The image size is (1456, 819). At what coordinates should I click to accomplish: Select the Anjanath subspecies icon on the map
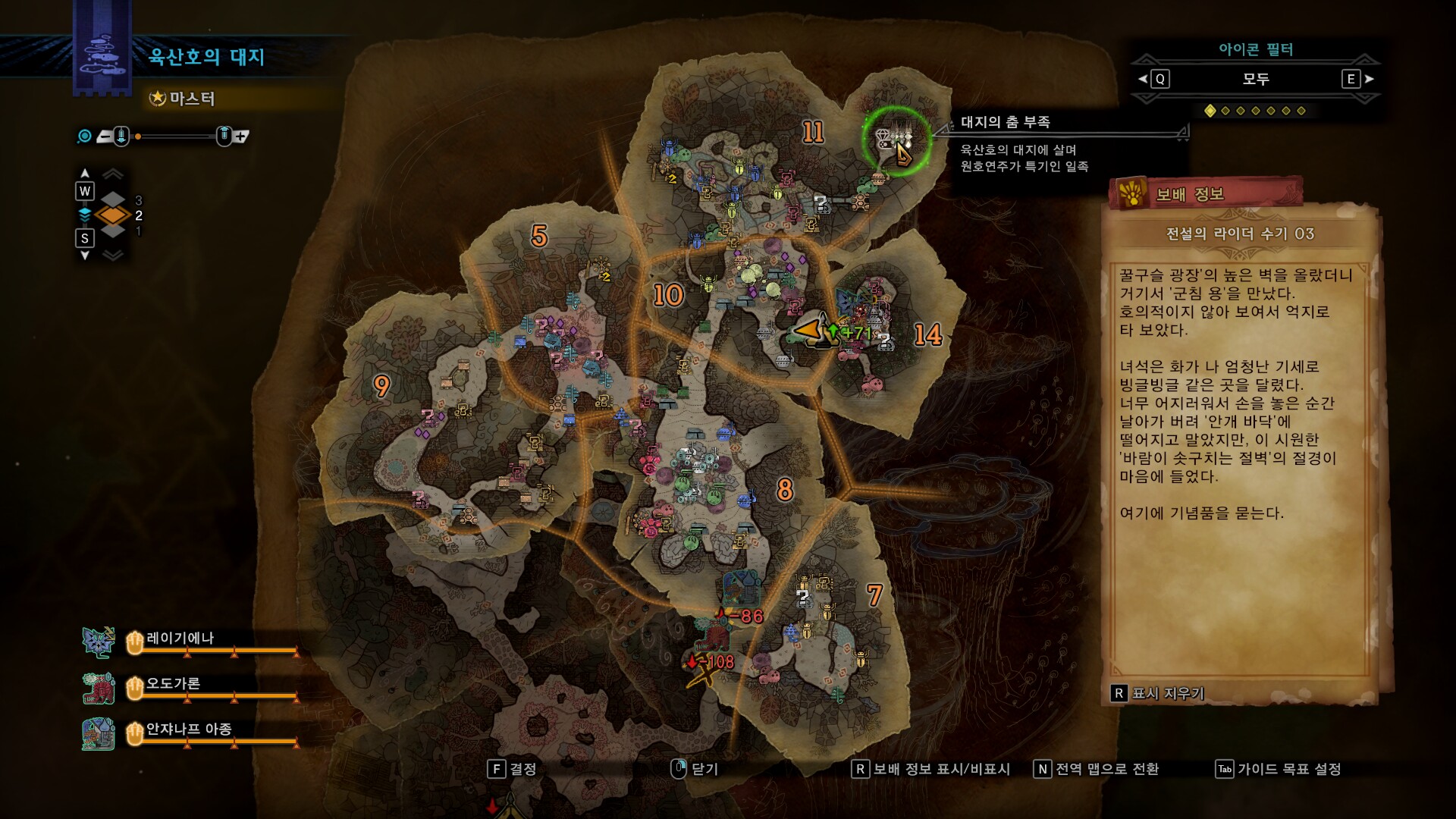click(x=741, y=586)
